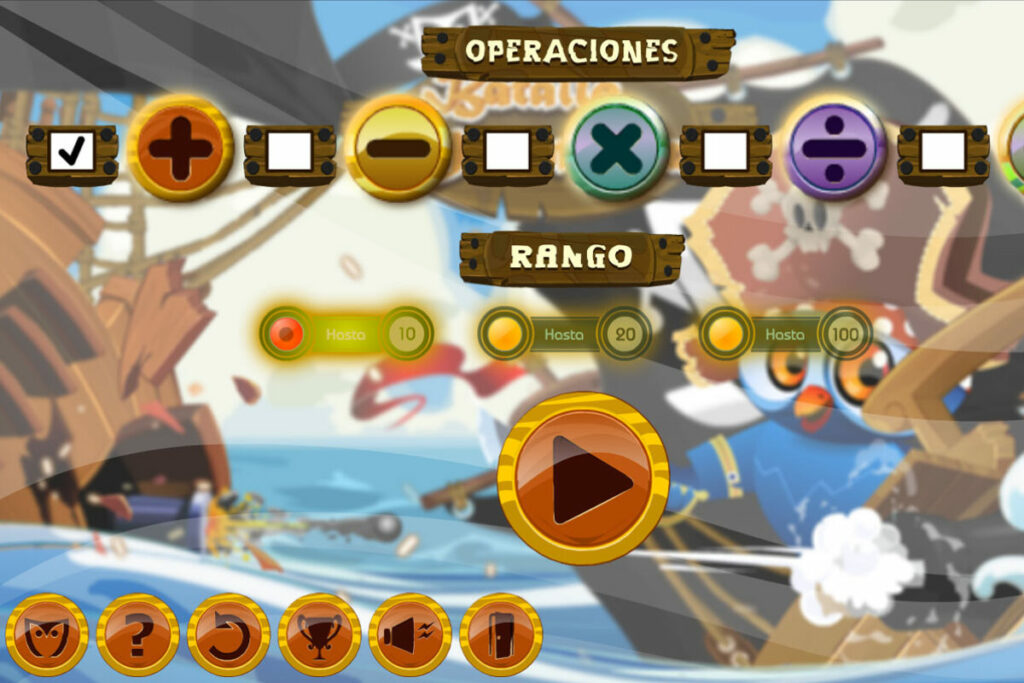Click the owl face icon button
Viewport: 1024px width, 683px height.
pyautogui.click(x=47, y=635)
